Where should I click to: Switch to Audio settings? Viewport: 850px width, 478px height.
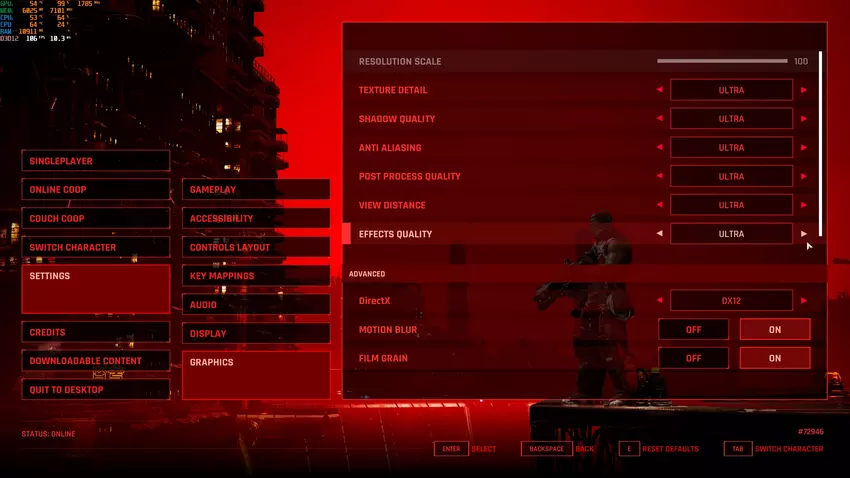pos(256,305)
